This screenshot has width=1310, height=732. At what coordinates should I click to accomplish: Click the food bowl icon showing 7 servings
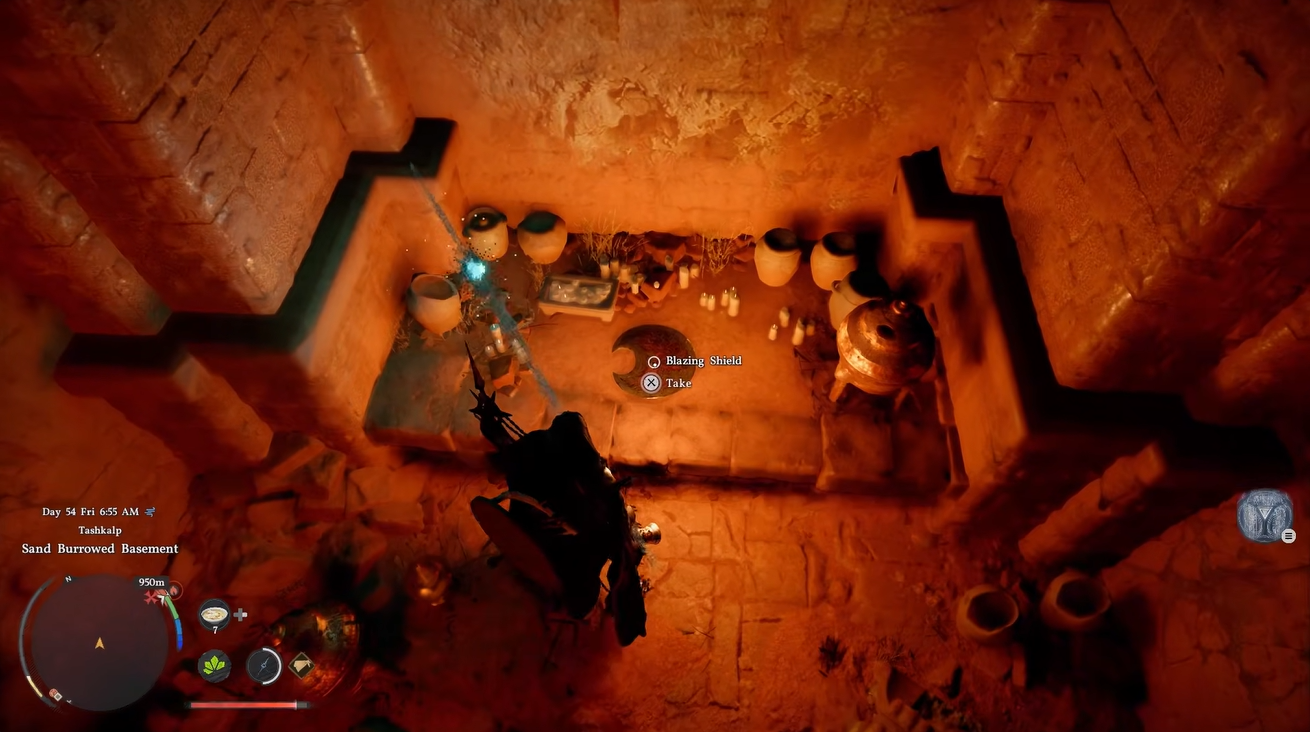(x=214, y=614)
